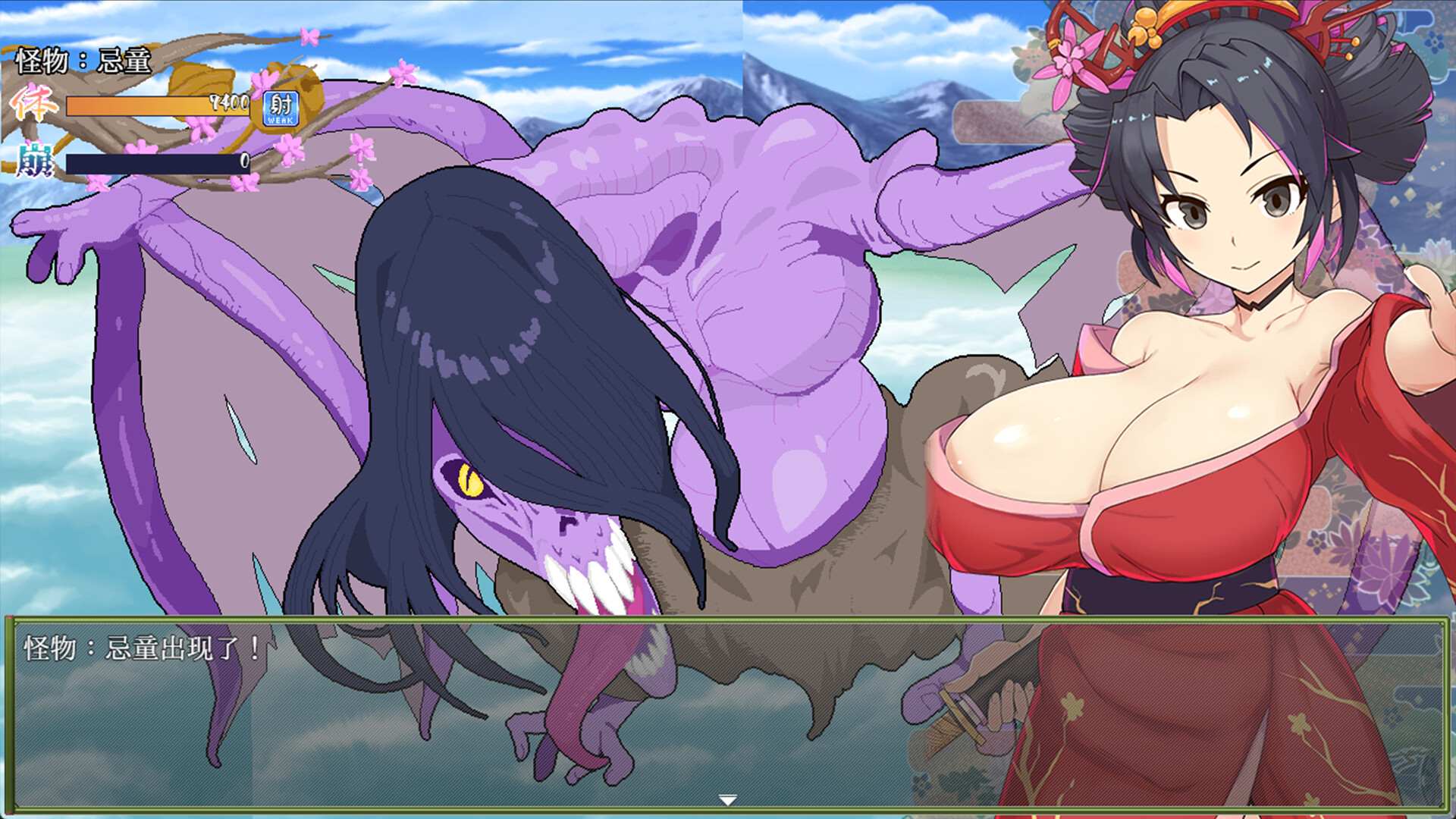Click the WEAK text on the weakness badge
Screen dimensions: 1456x819
[279, 120]
